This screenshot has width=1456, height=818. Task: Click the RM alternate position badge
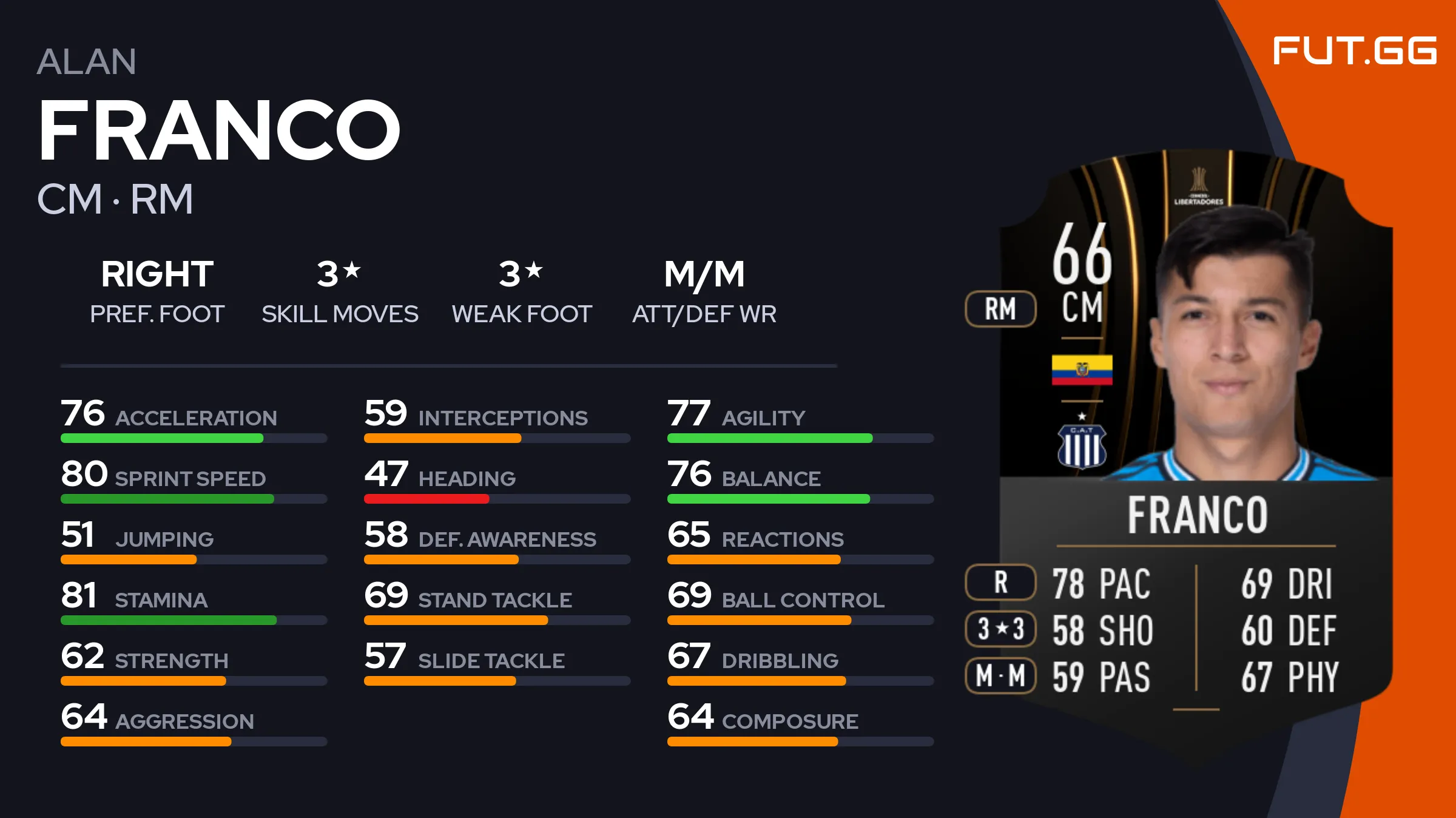click(x=1000, y=309)
